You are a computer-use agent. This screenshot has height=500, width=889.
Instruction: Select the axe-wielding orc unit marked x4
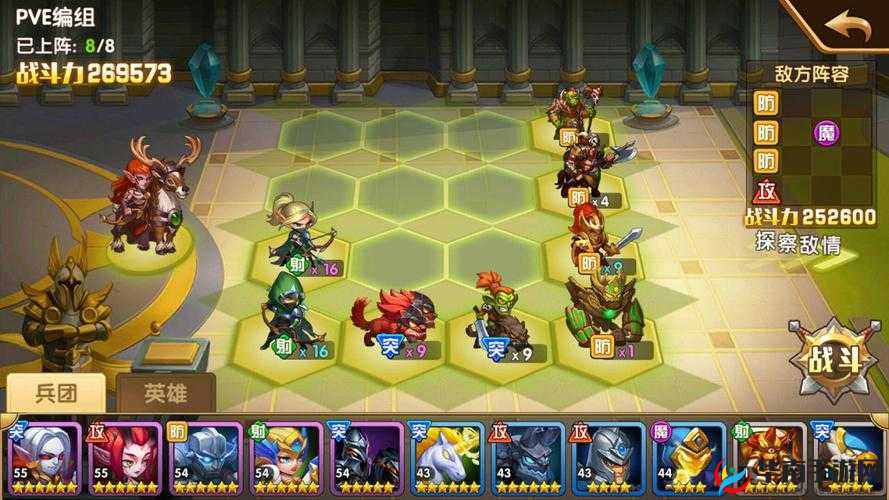coord(589,164)
